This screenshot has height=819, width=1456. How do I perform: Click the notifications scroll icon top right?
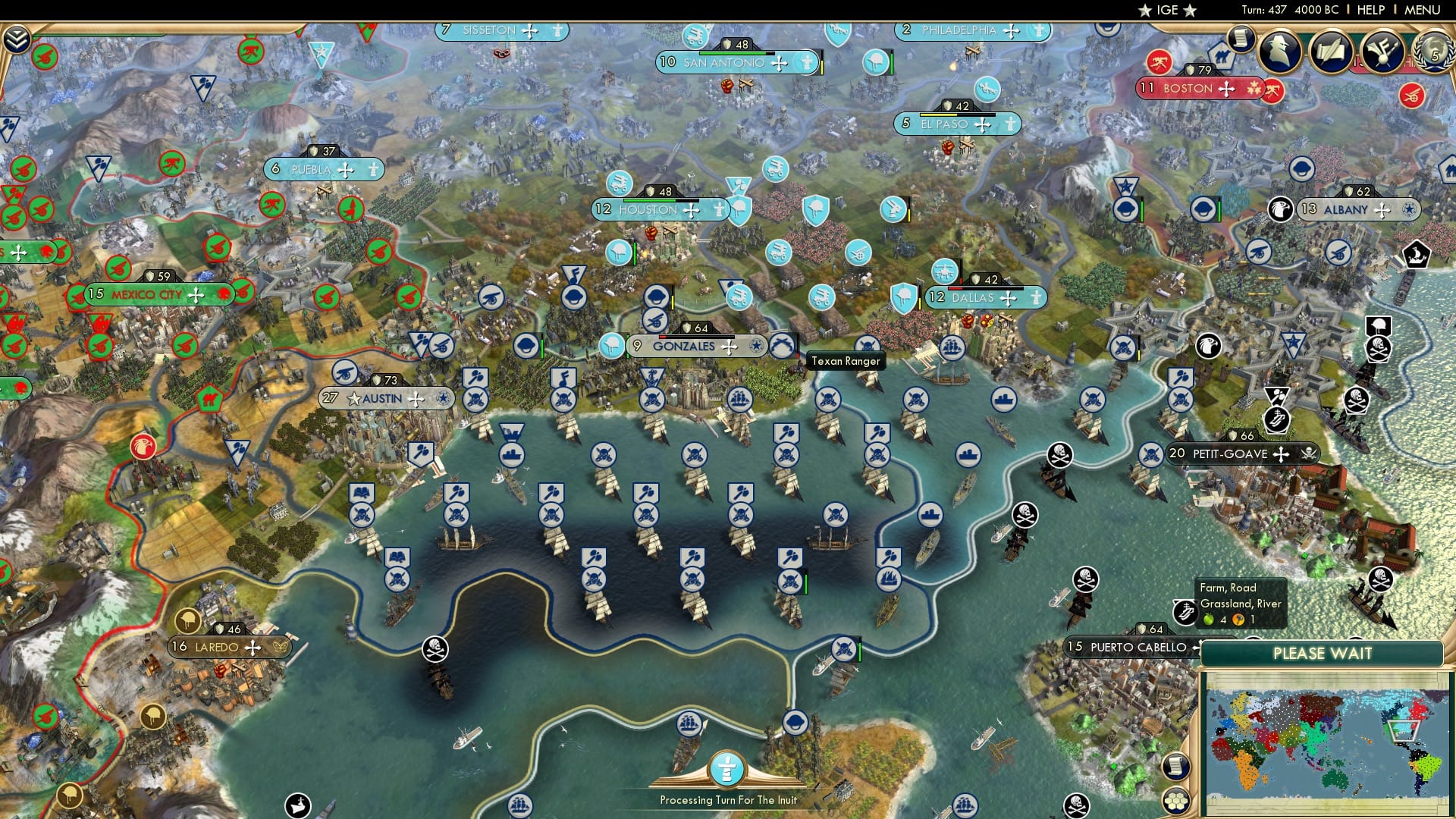[x=1241, y=40]
